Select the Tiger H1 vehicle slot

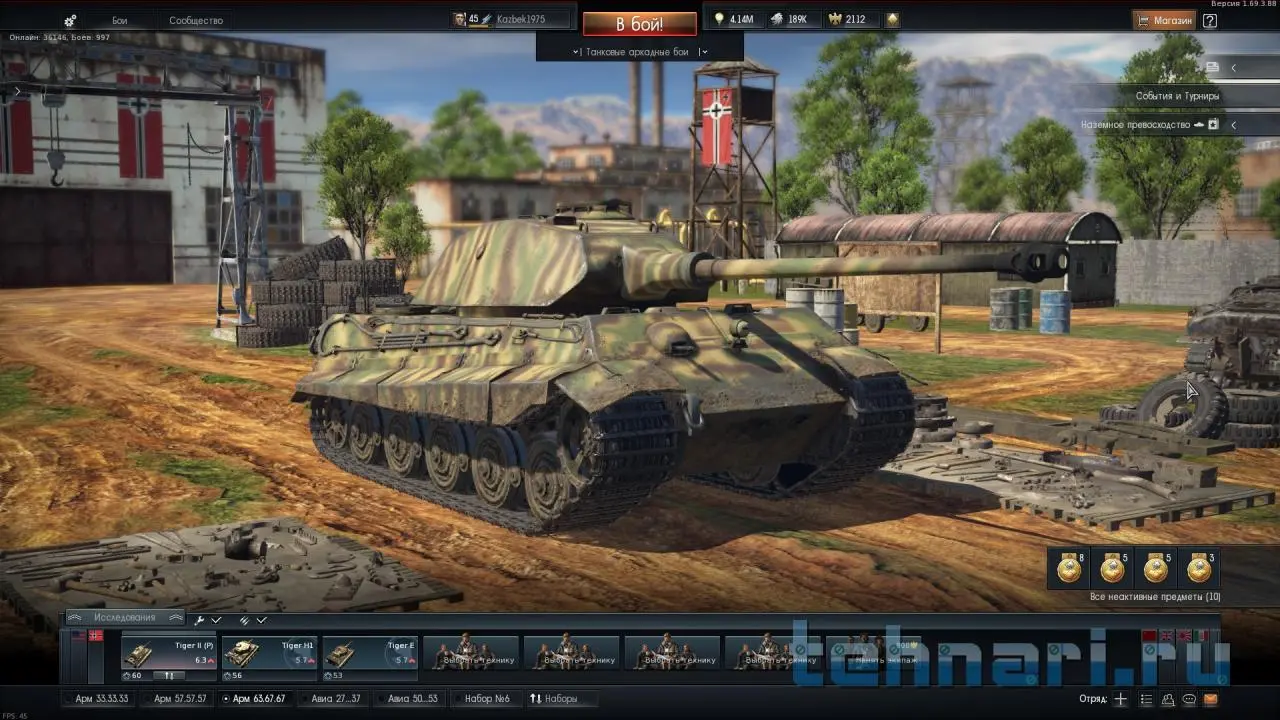click(269, 653)
